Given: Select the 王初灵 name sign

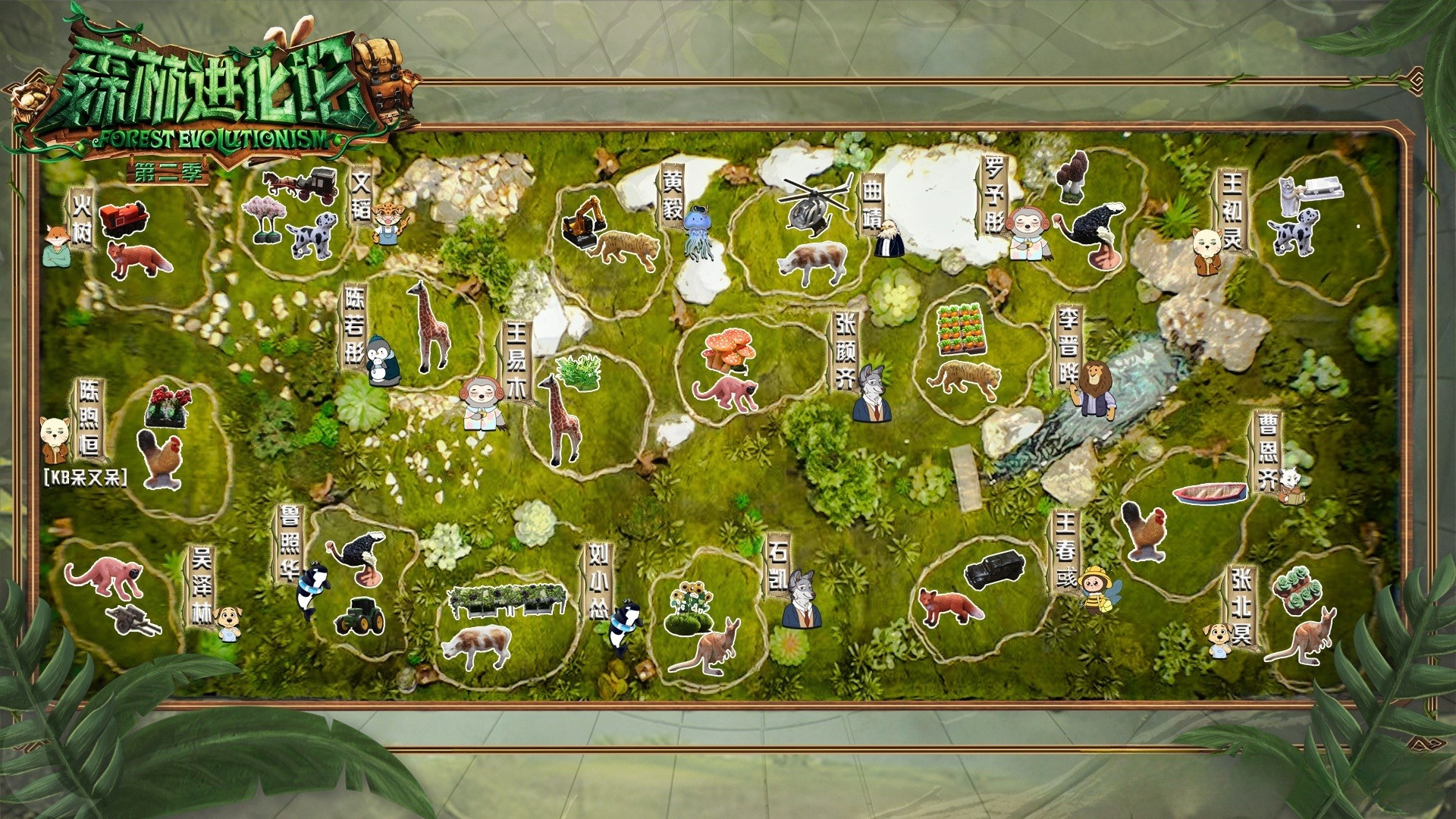Looking at the screenshot, I should (x=1231, y=210).
